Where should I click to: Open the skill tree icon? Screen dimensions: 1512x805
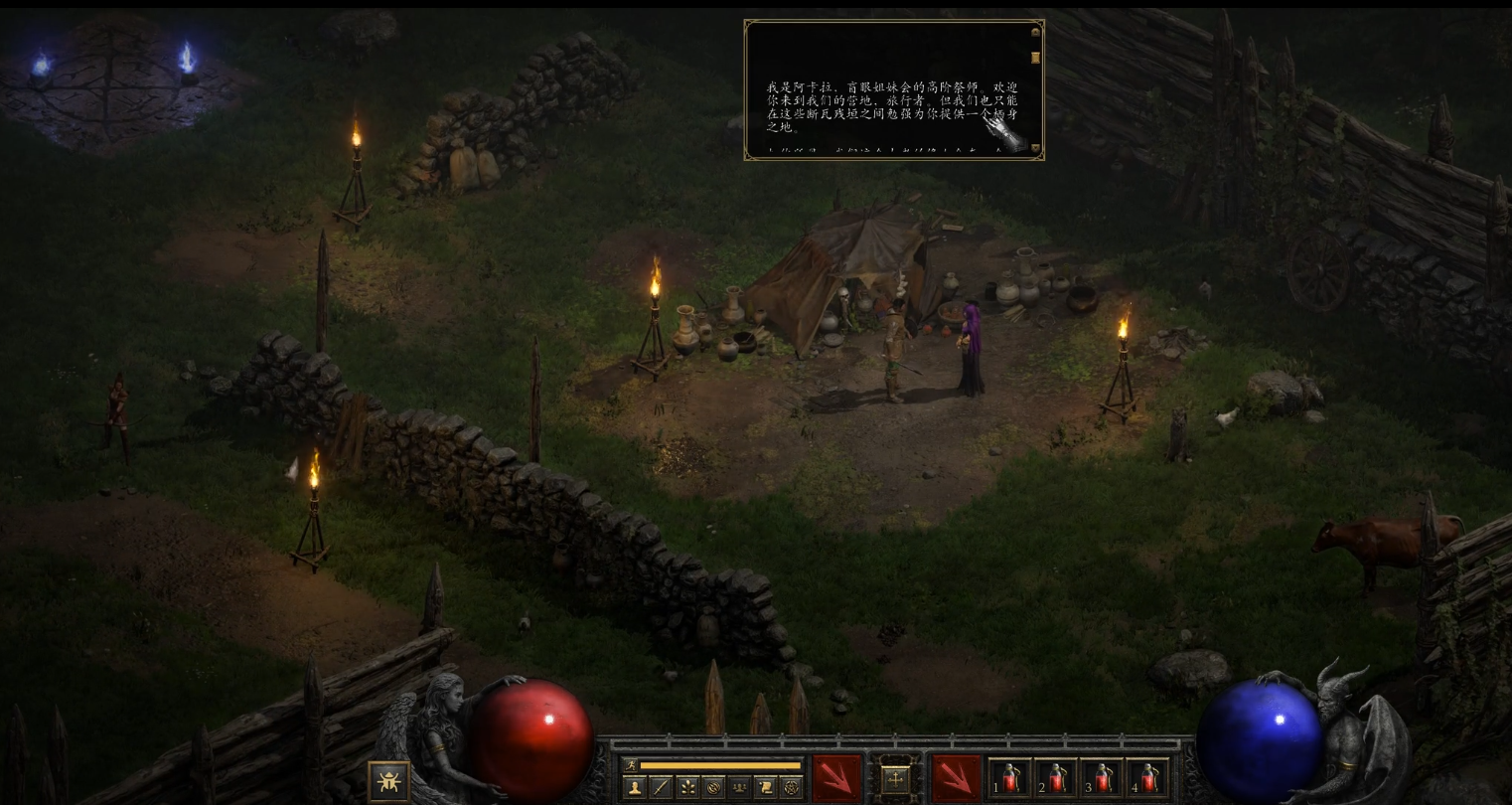coord(686,787)
